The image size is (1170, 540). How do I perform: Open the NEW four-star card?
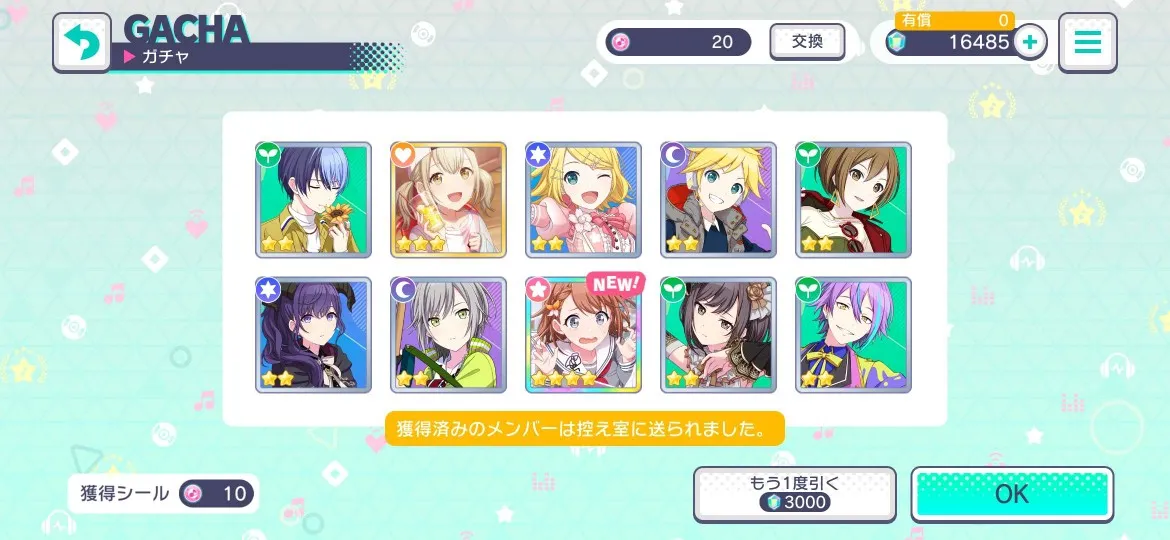pos(583,335)
